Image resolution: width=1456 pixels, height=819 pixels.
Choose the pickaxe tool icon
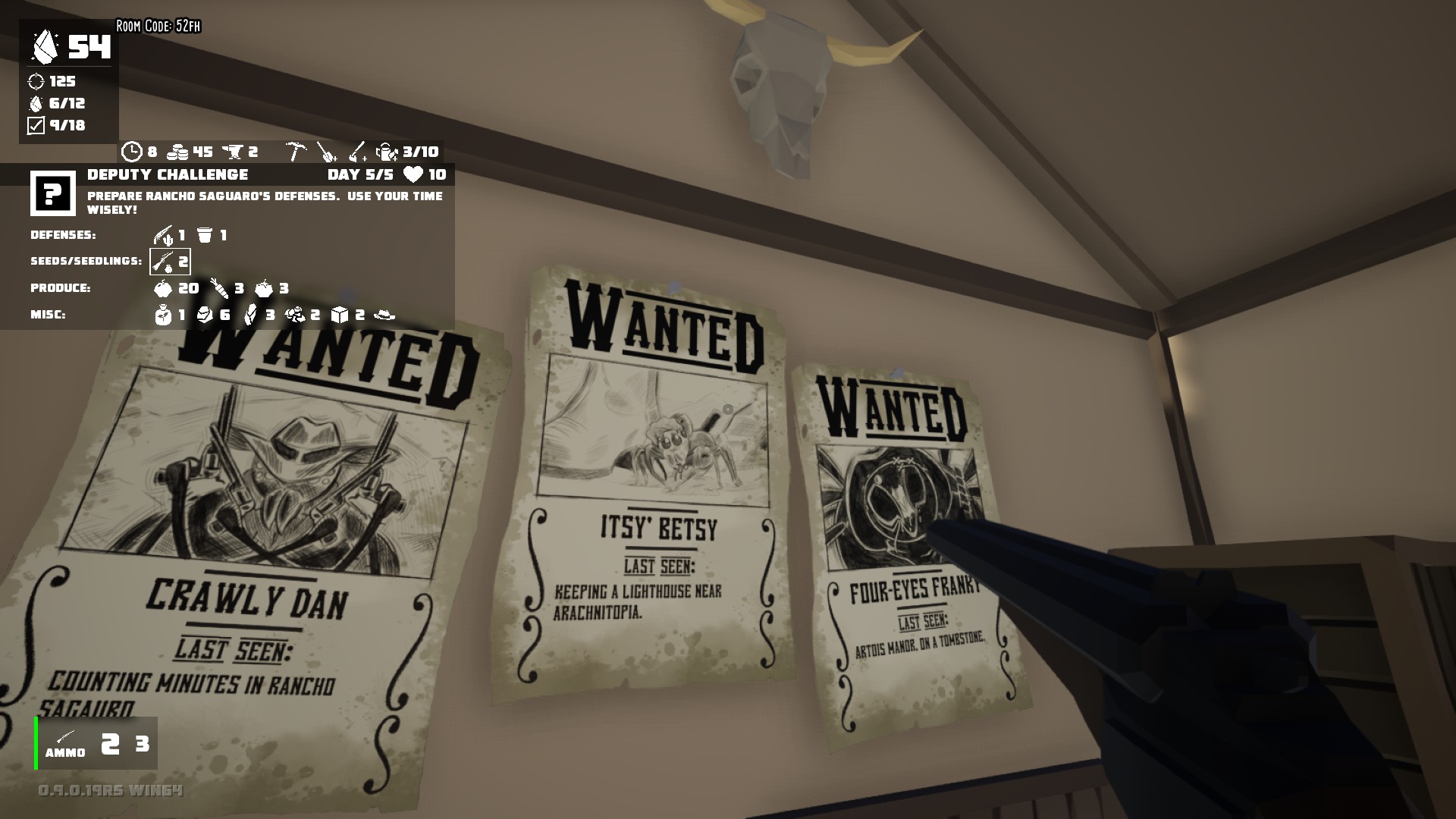[296, 152]
